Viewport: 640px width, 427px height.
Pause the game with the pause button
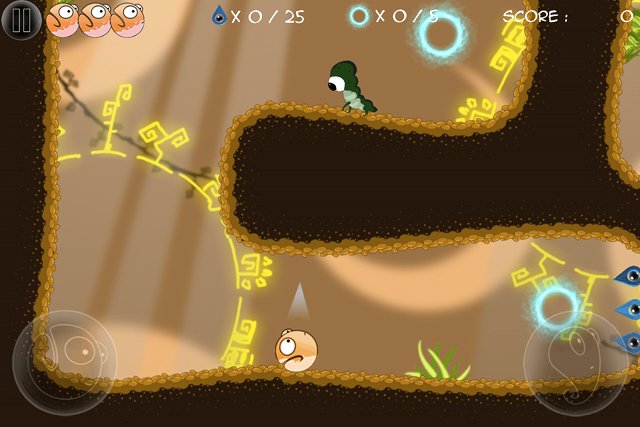21,20
